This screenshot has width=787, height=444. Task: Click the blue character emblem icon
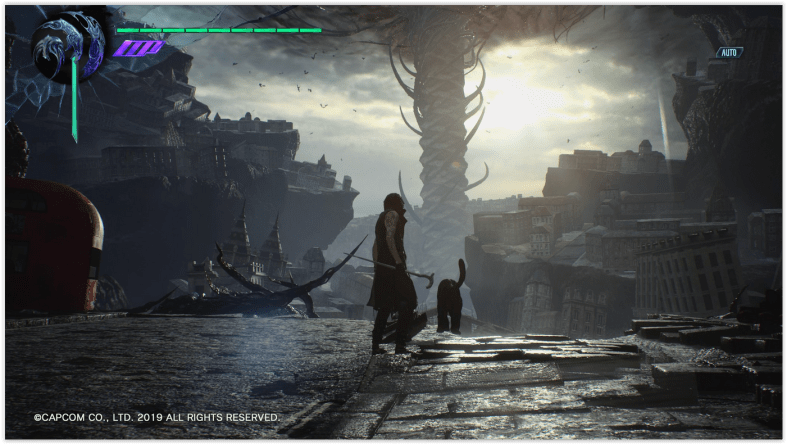[68, 45]
